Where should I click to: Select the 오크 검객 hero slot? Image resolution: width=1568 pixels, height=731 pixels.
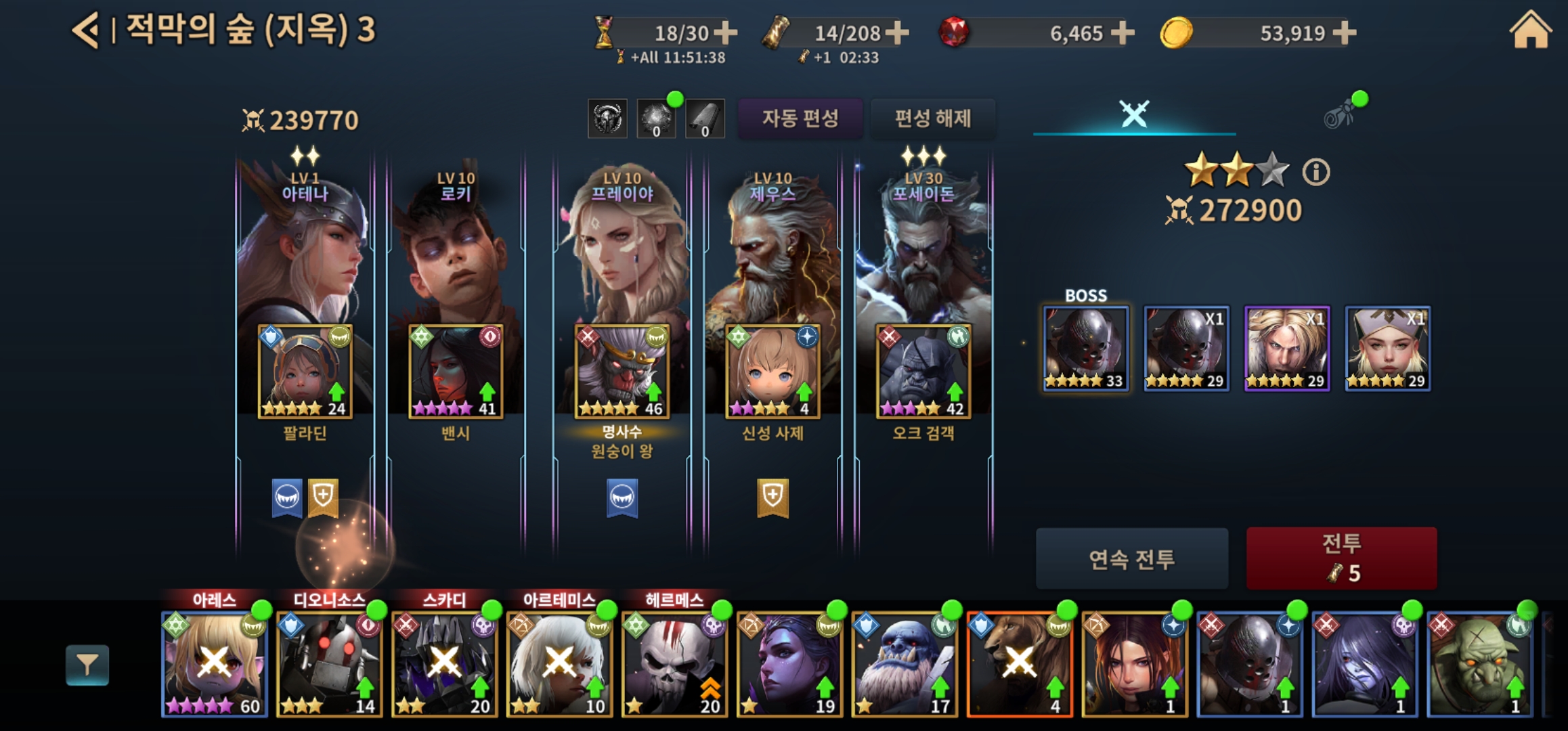click(x=923, y=372)
